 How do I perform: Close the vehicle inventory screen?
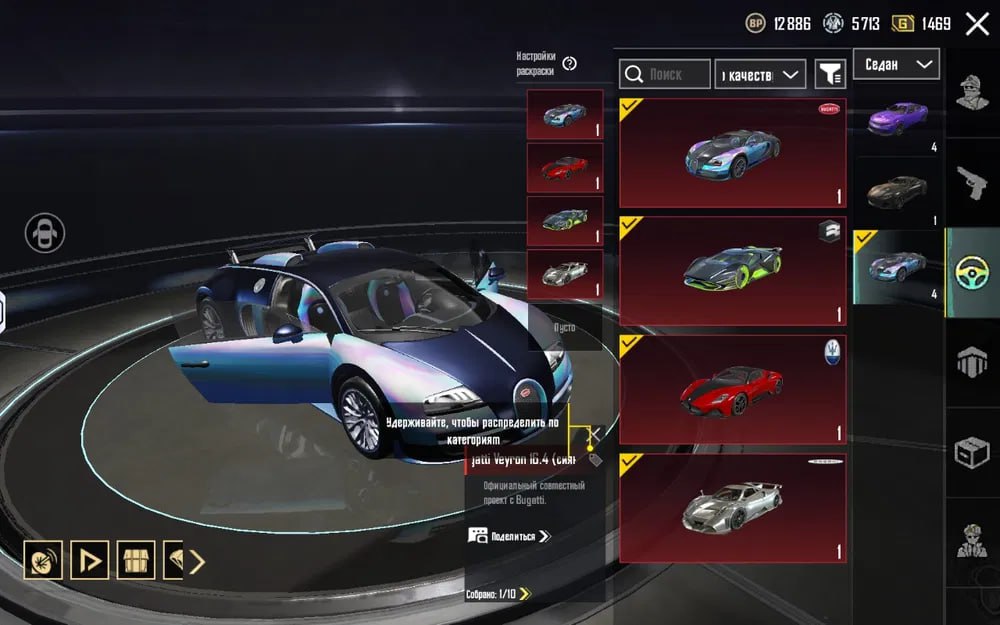coord(977,24)
